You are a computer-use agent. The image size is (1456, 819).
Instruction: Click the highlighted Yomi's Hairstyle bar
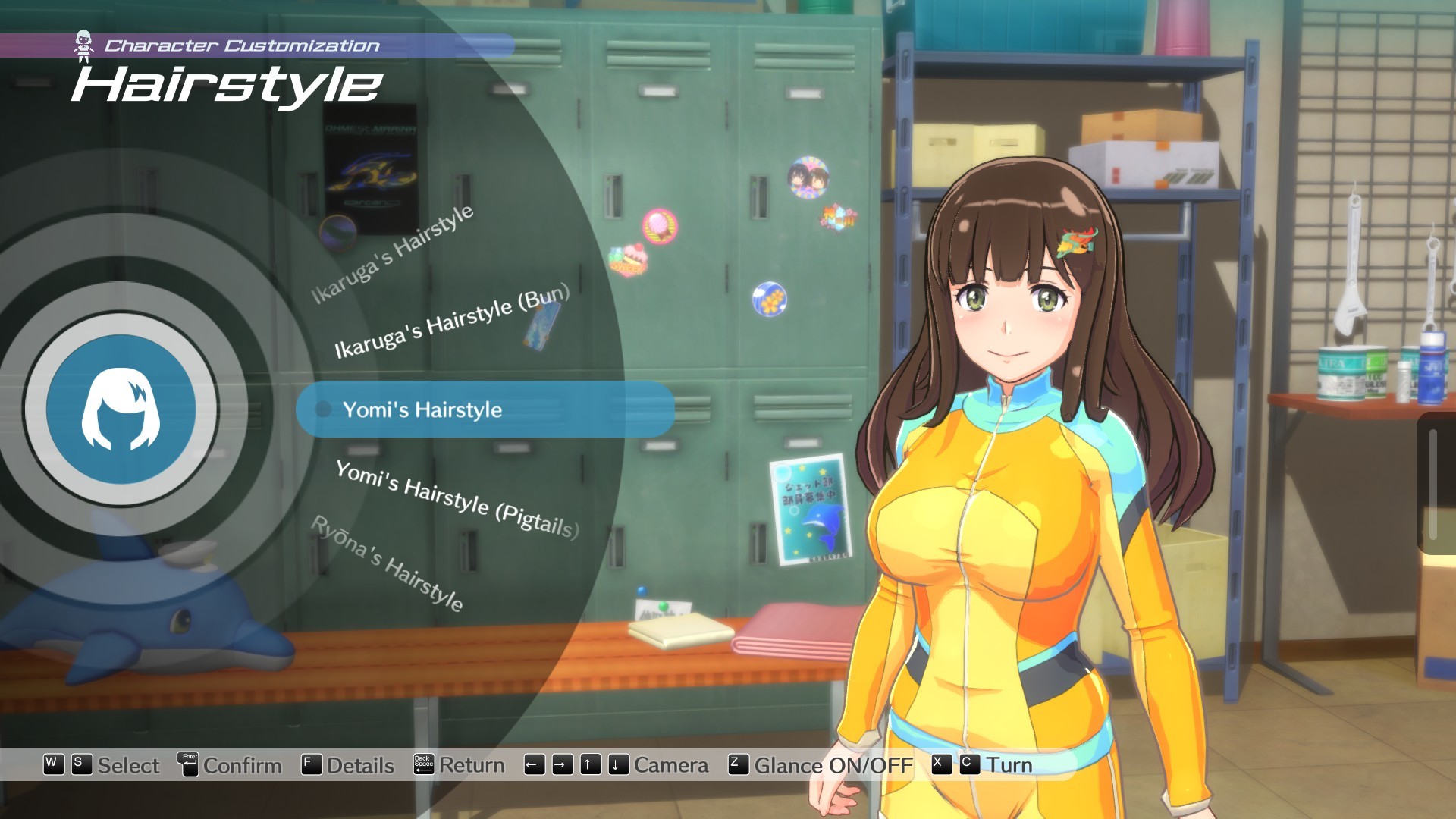tap(485, 410)
